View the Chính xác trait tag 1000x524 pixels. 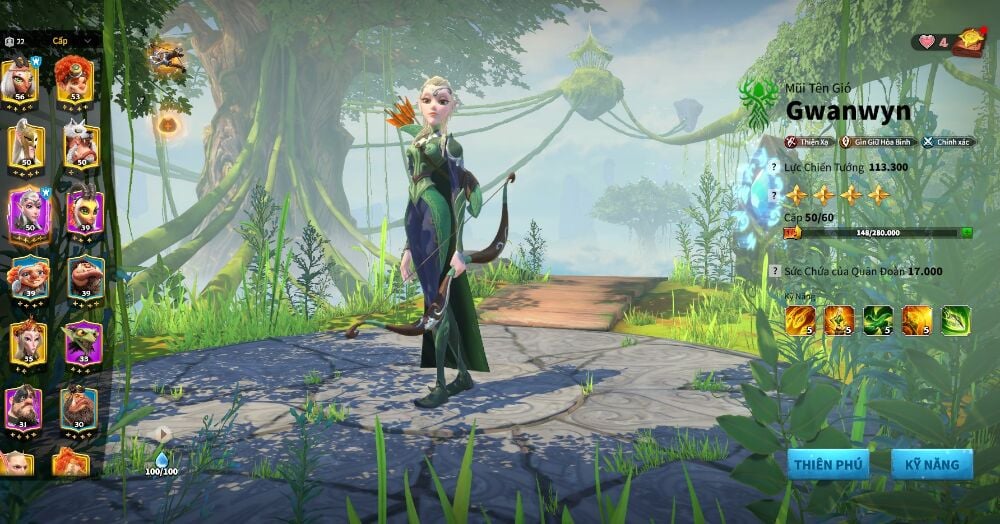948,142
